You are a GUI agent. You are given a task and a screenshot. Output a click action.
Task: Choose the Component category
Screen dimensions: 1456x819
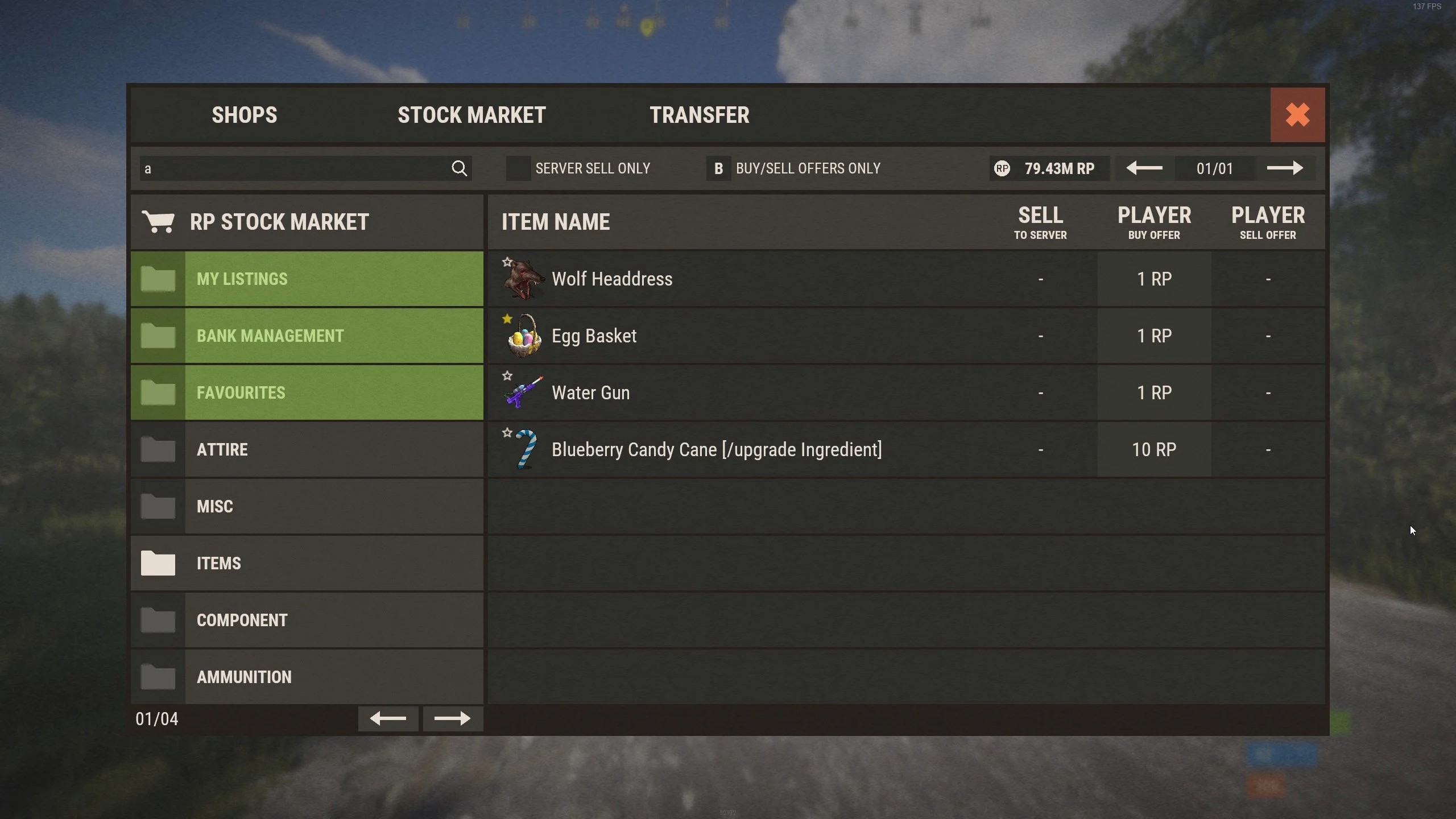pyautogui.click(x=307, y=620)
